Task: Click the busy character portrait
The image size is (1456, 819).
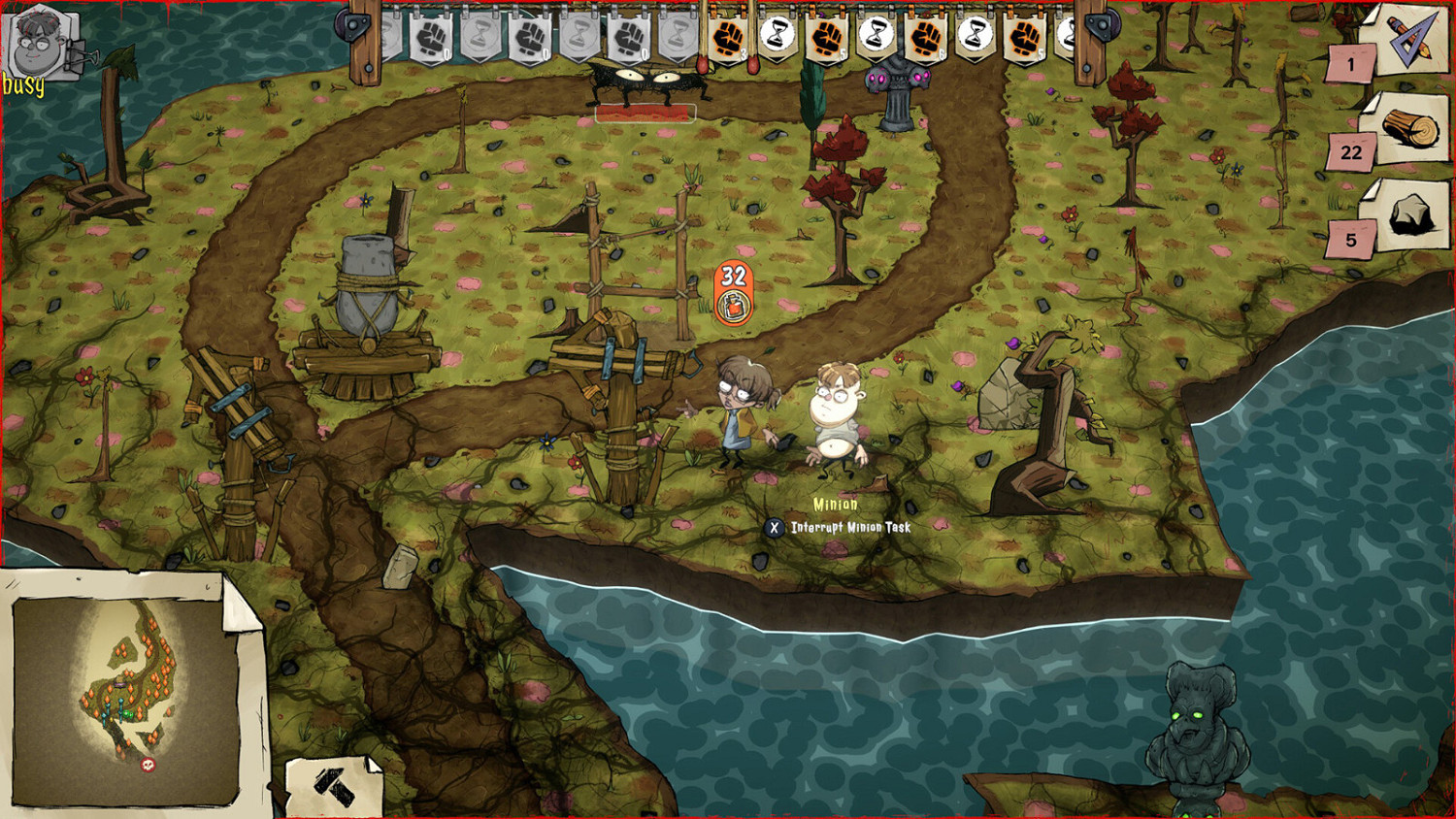Action: 37,44
